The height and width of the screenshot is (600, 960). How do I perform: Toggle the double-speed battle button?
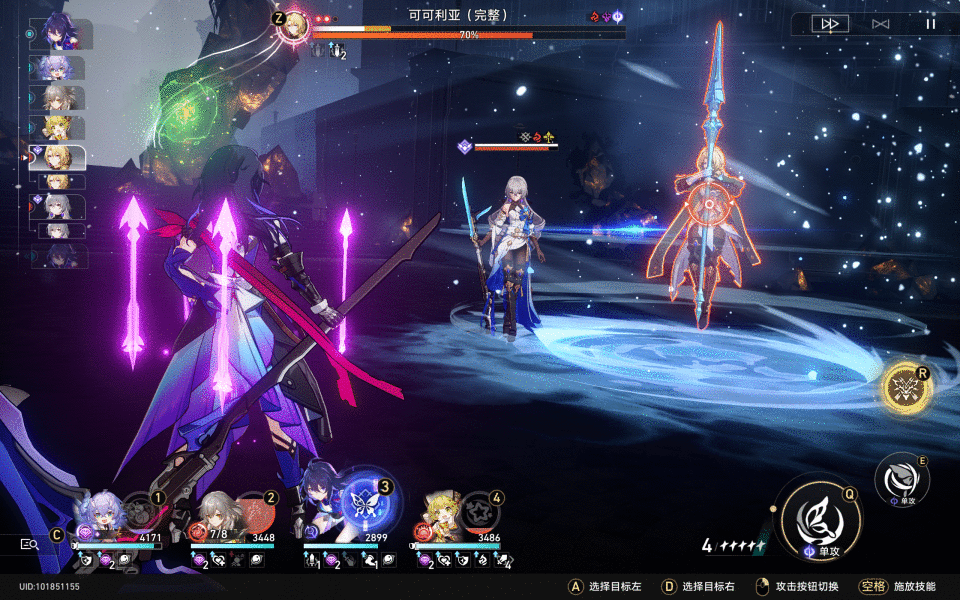pyautogui.click(x=830, y=23)
